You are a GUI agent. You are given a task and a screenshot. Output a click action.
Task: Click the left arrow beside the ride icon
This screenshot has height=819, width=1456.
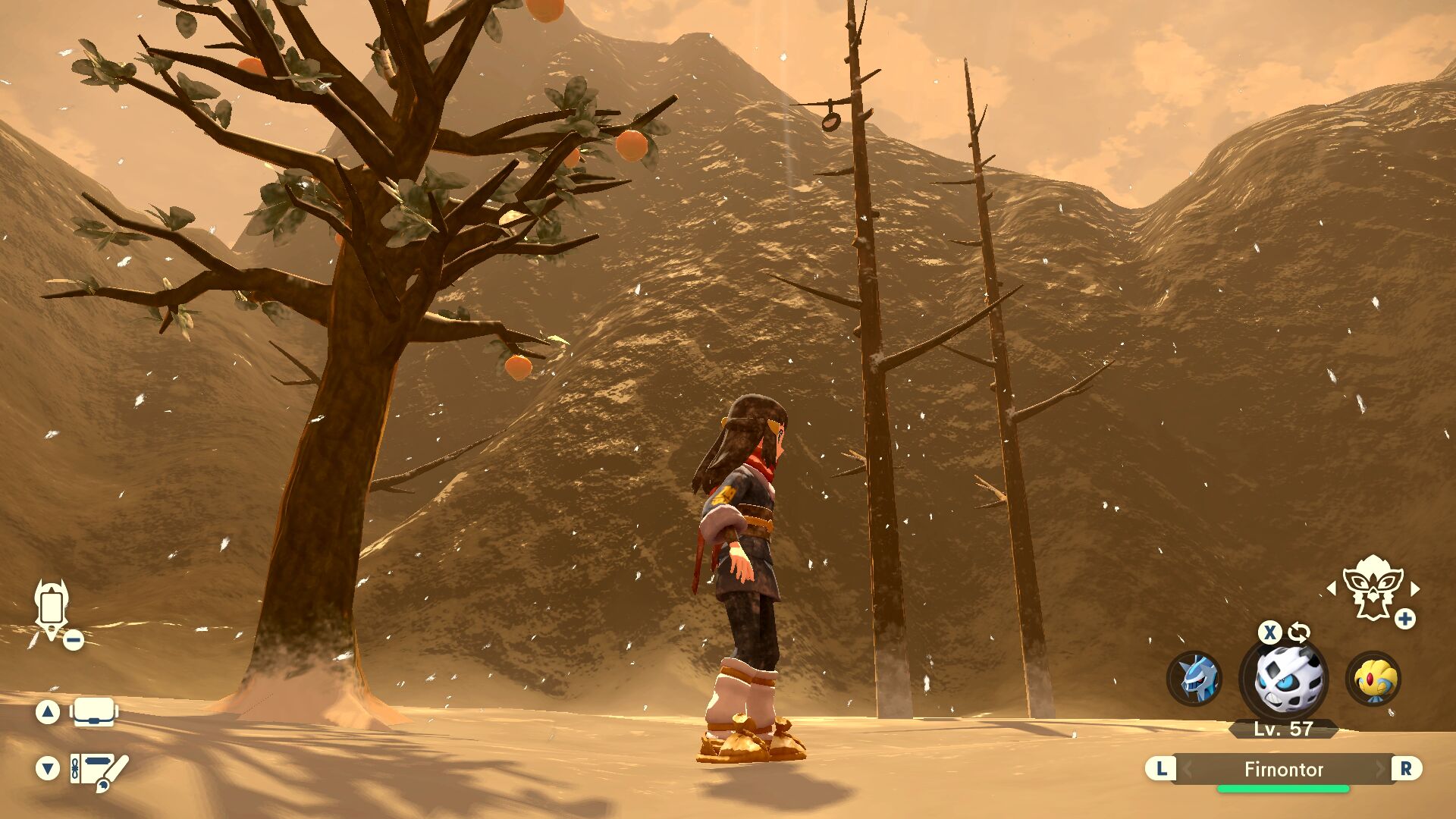coord(1332,588)
